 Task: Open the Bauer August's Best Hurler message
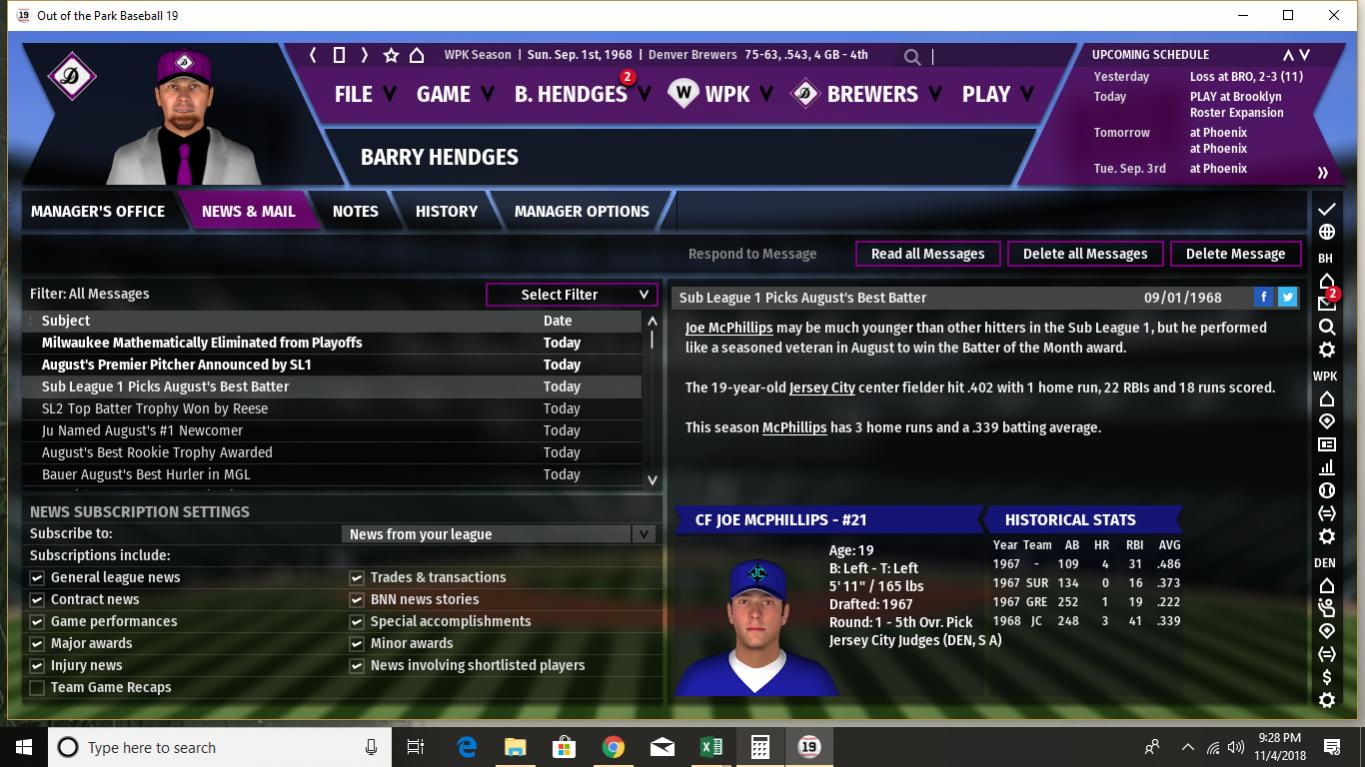pos(146,474)
